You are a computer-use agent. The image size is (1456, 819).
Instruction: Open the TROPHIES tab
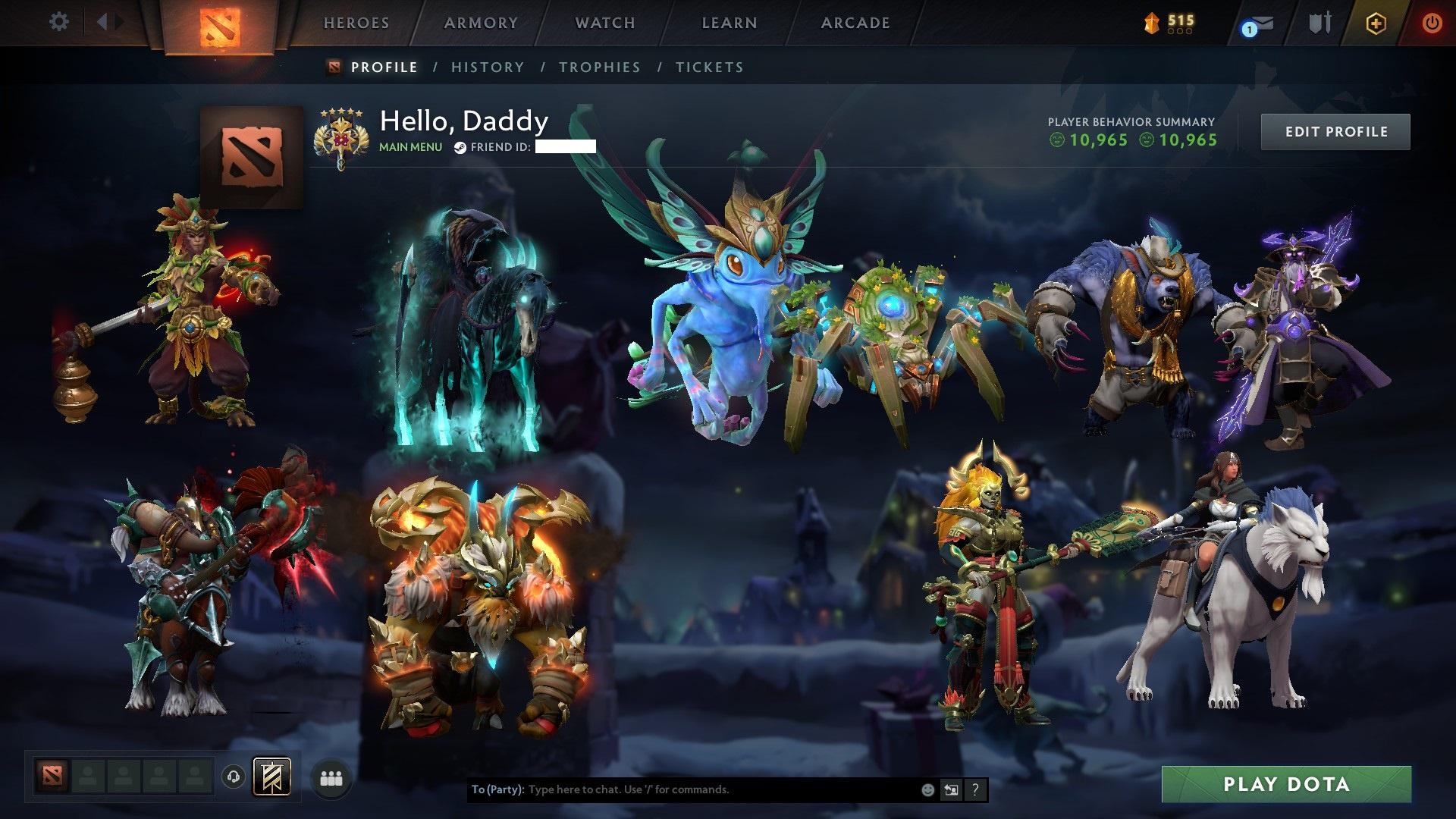tap(600, 67)
